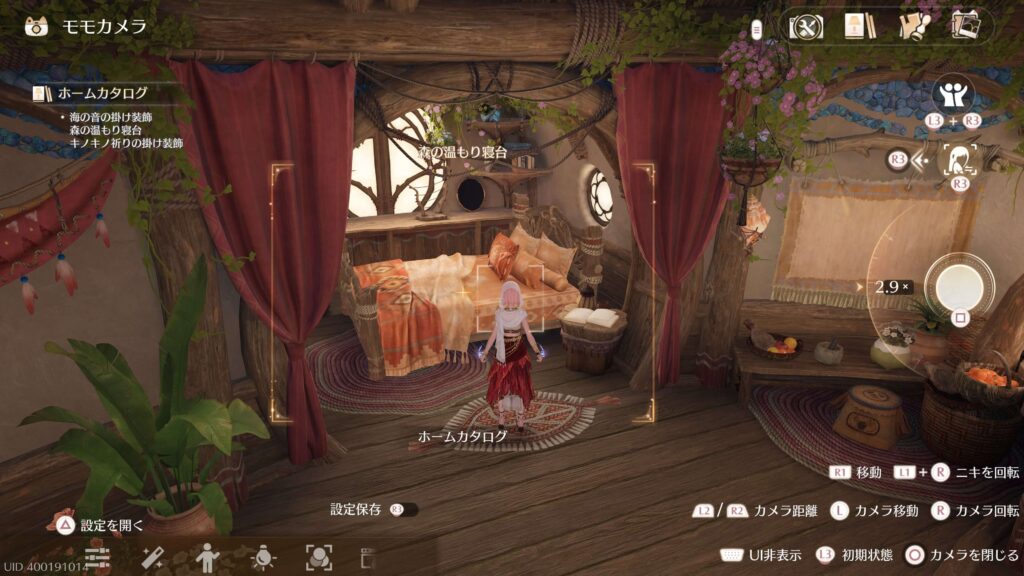The image size is (1024, 576).
Task: Open the character pose figure tab
Action: tap(208, 556)
